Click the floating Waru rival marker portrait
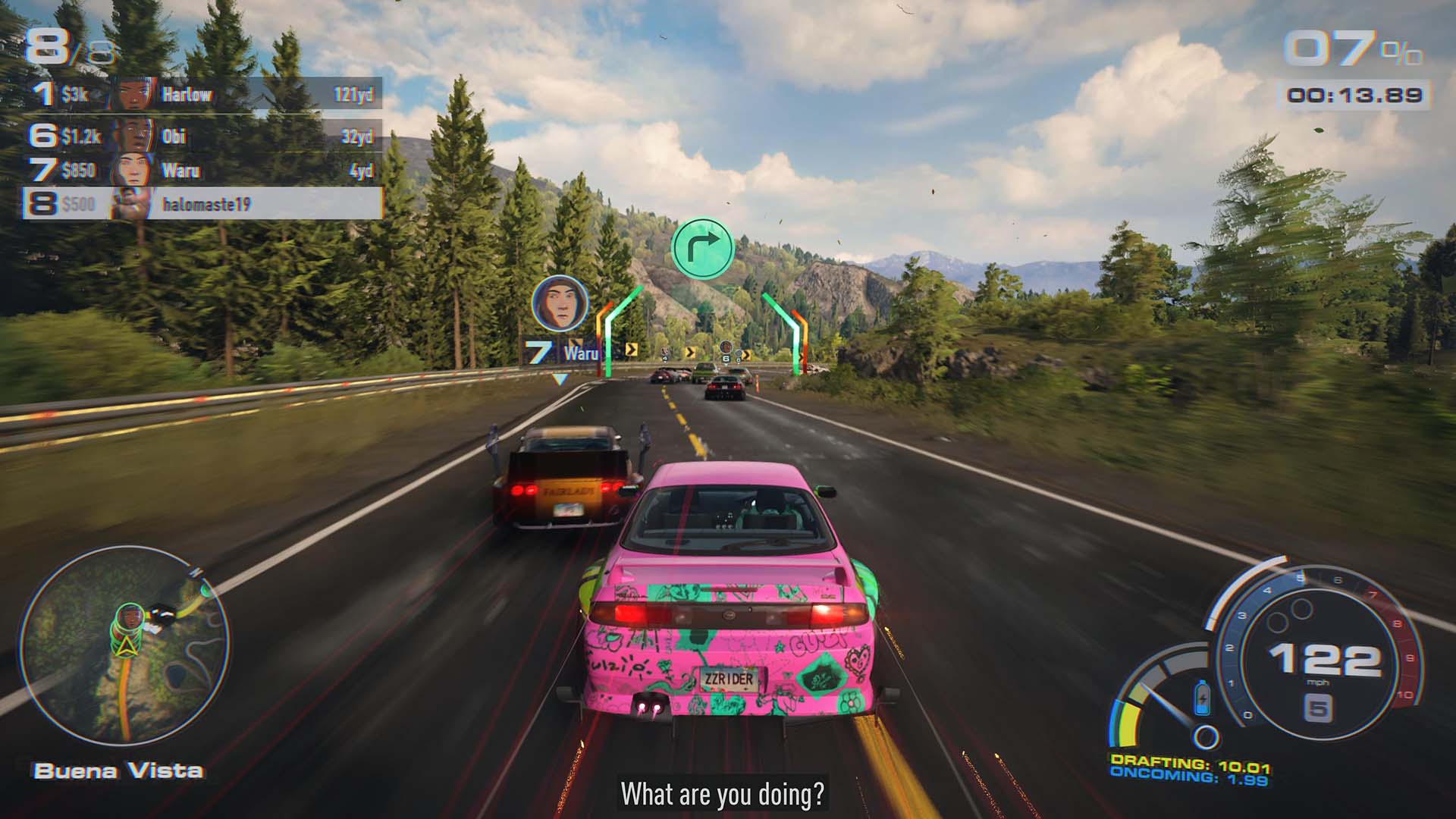 tap(559, 302)
